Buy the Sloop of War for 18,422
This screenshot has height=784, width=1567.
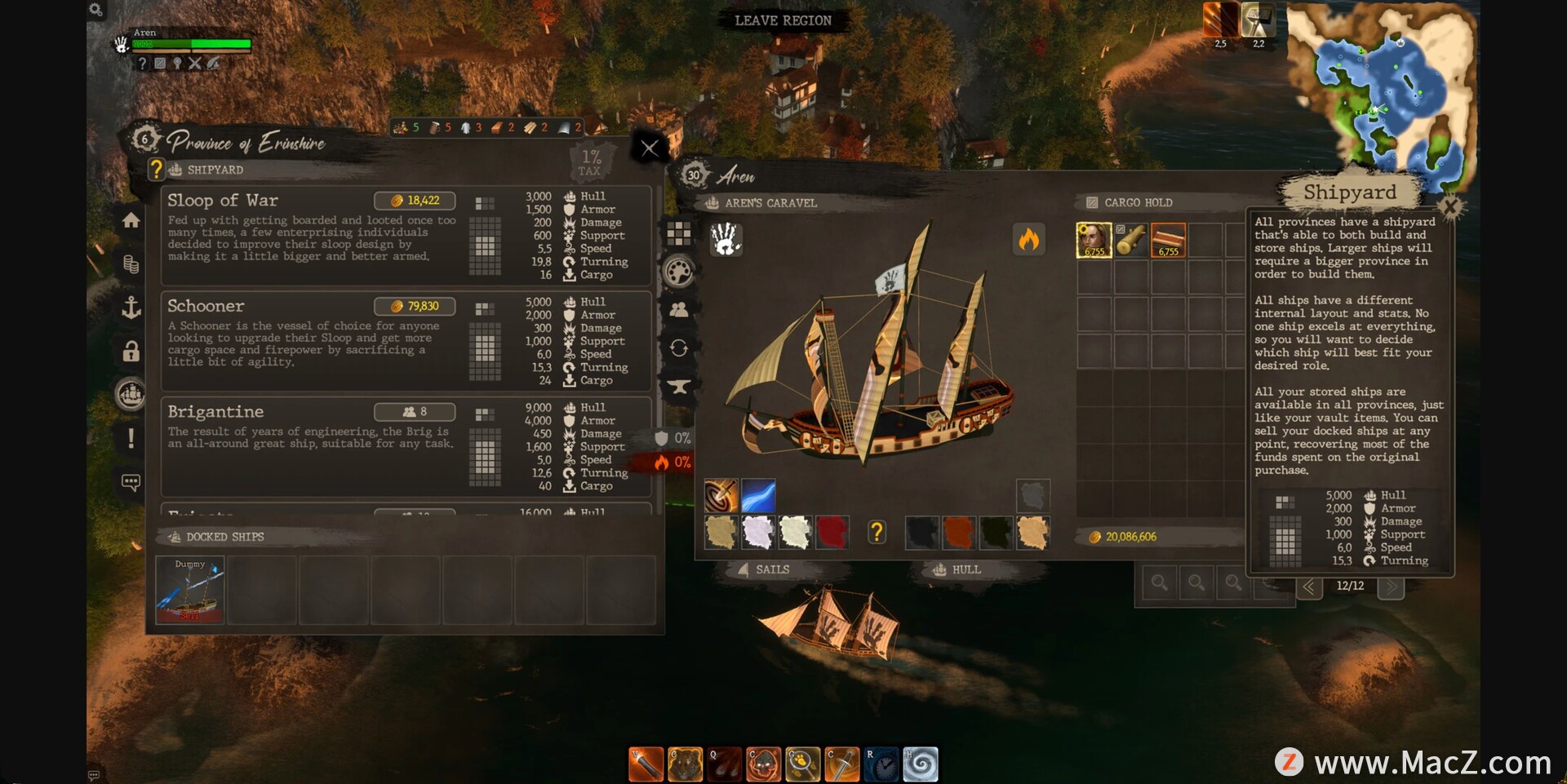[415, 201]
